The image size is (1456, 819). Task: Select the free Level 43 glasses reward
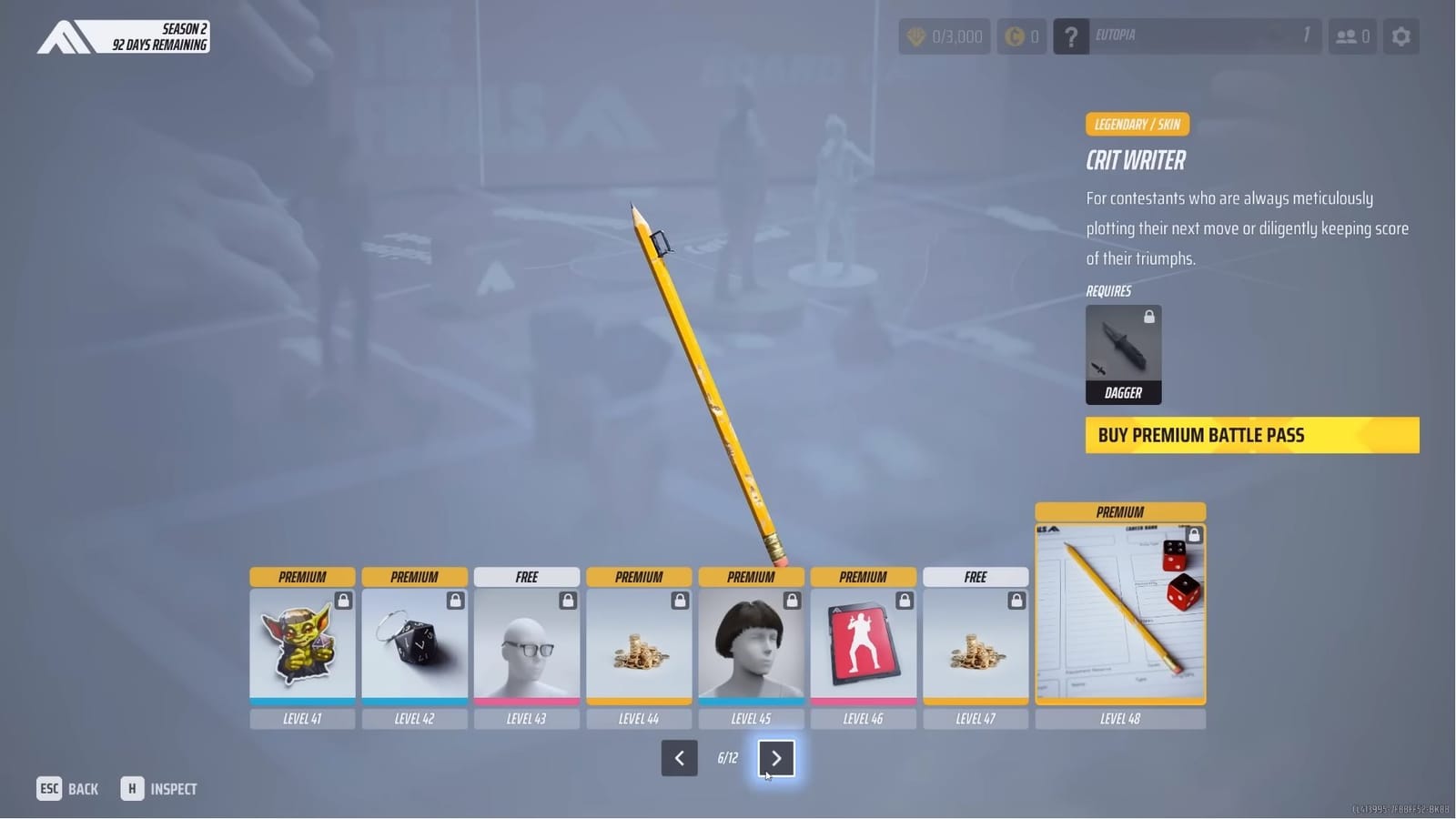pos(527,646)
